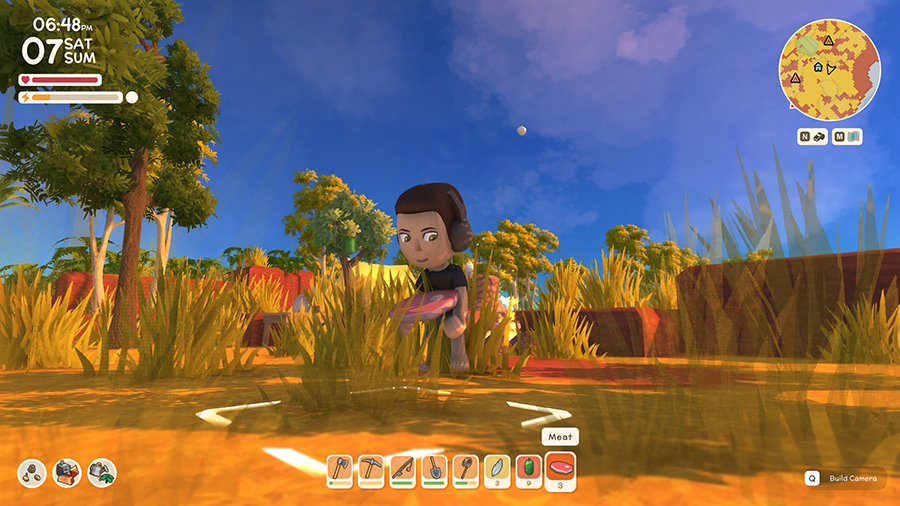Image resolution: width=900 pixels, height=506 pixels.
Task: Choose the green pepper slot
Action: [526, 469]
